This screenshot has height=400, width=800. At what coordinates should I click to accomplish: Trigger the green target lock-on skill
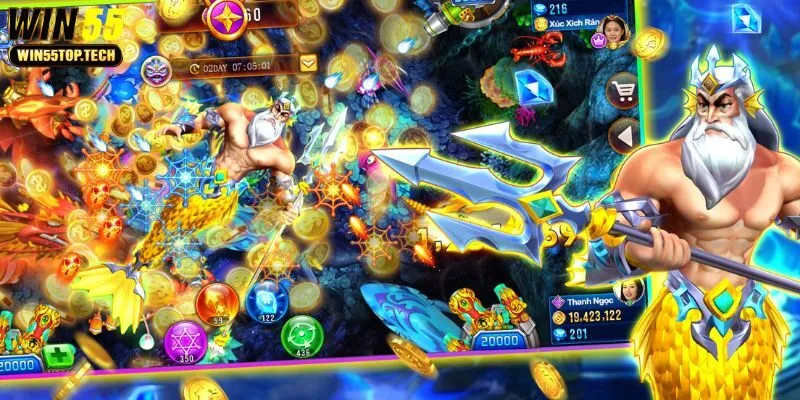299,335
